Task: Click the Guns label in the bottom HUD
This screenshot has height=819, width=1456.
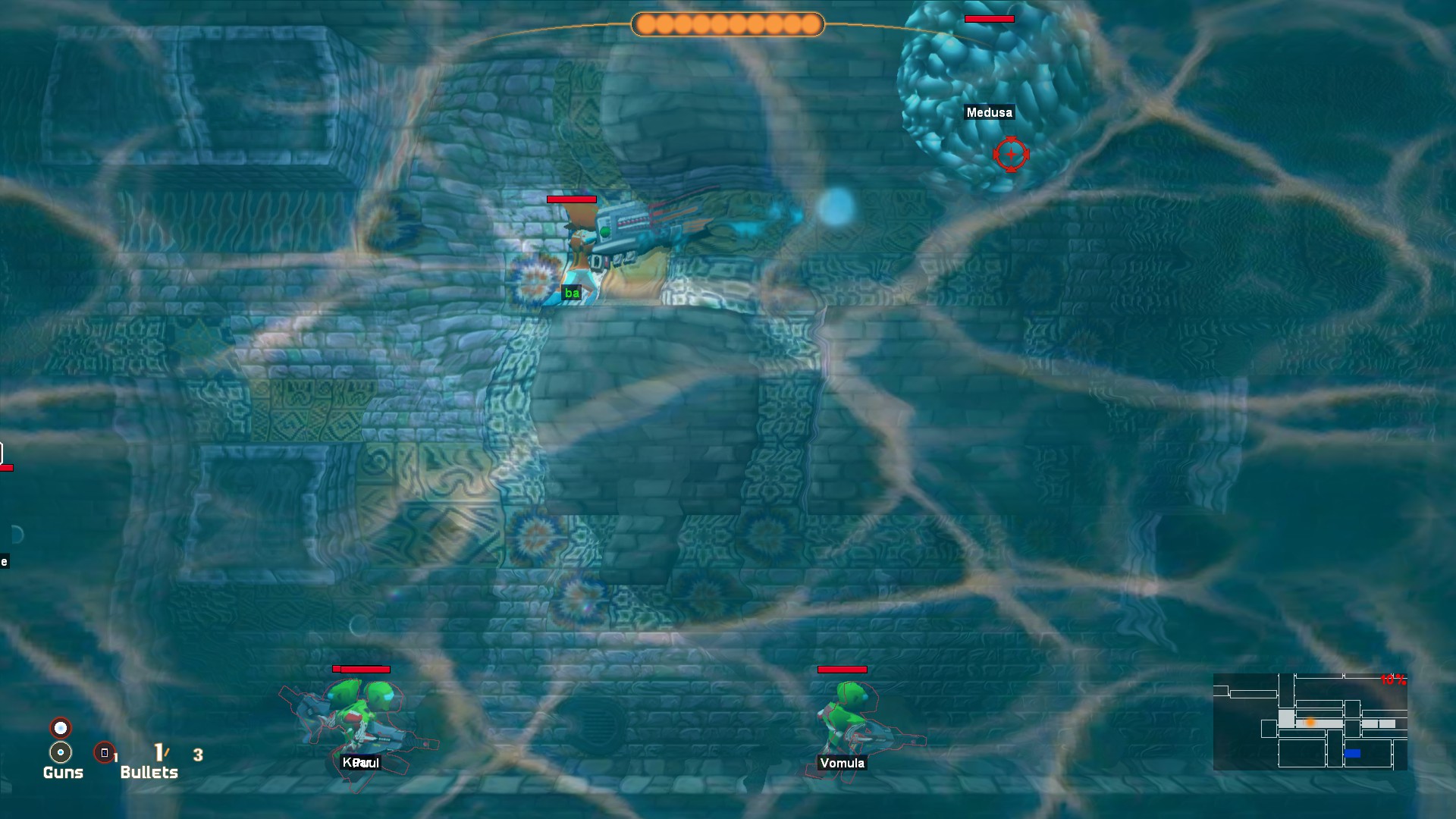Action: (x=64, y=773)
